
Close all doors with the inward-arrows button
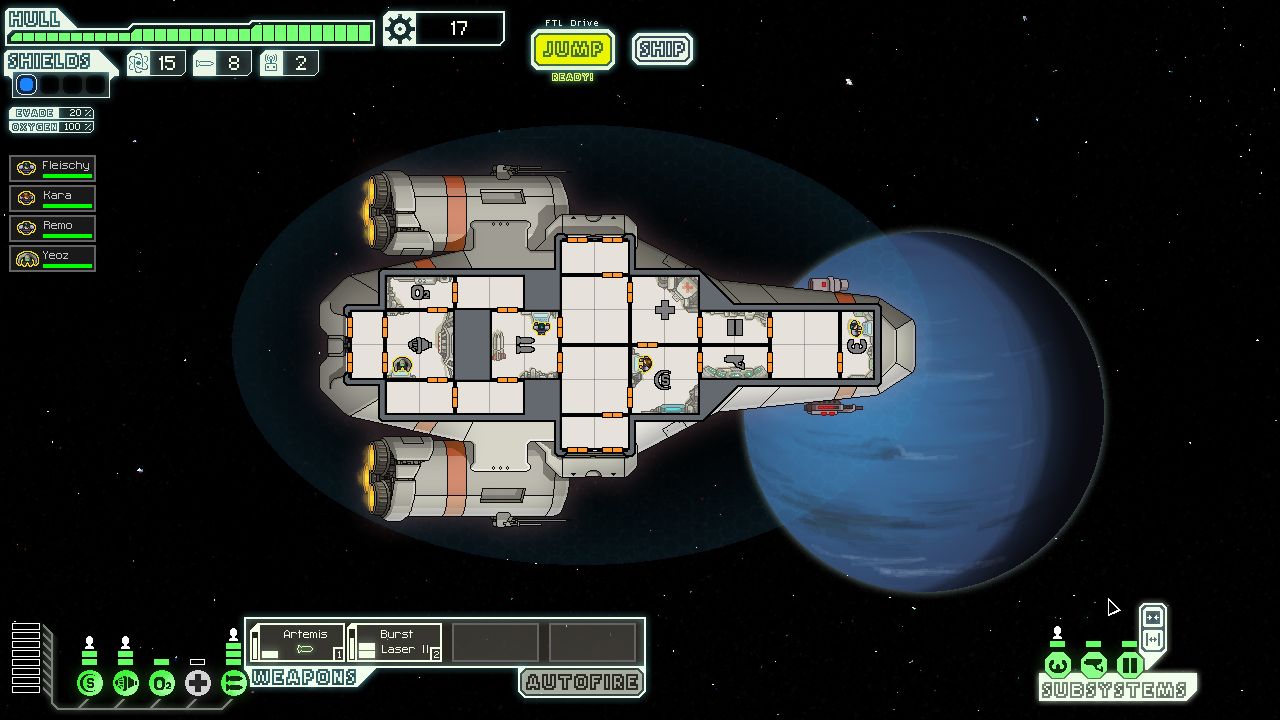click(1153, 617)
